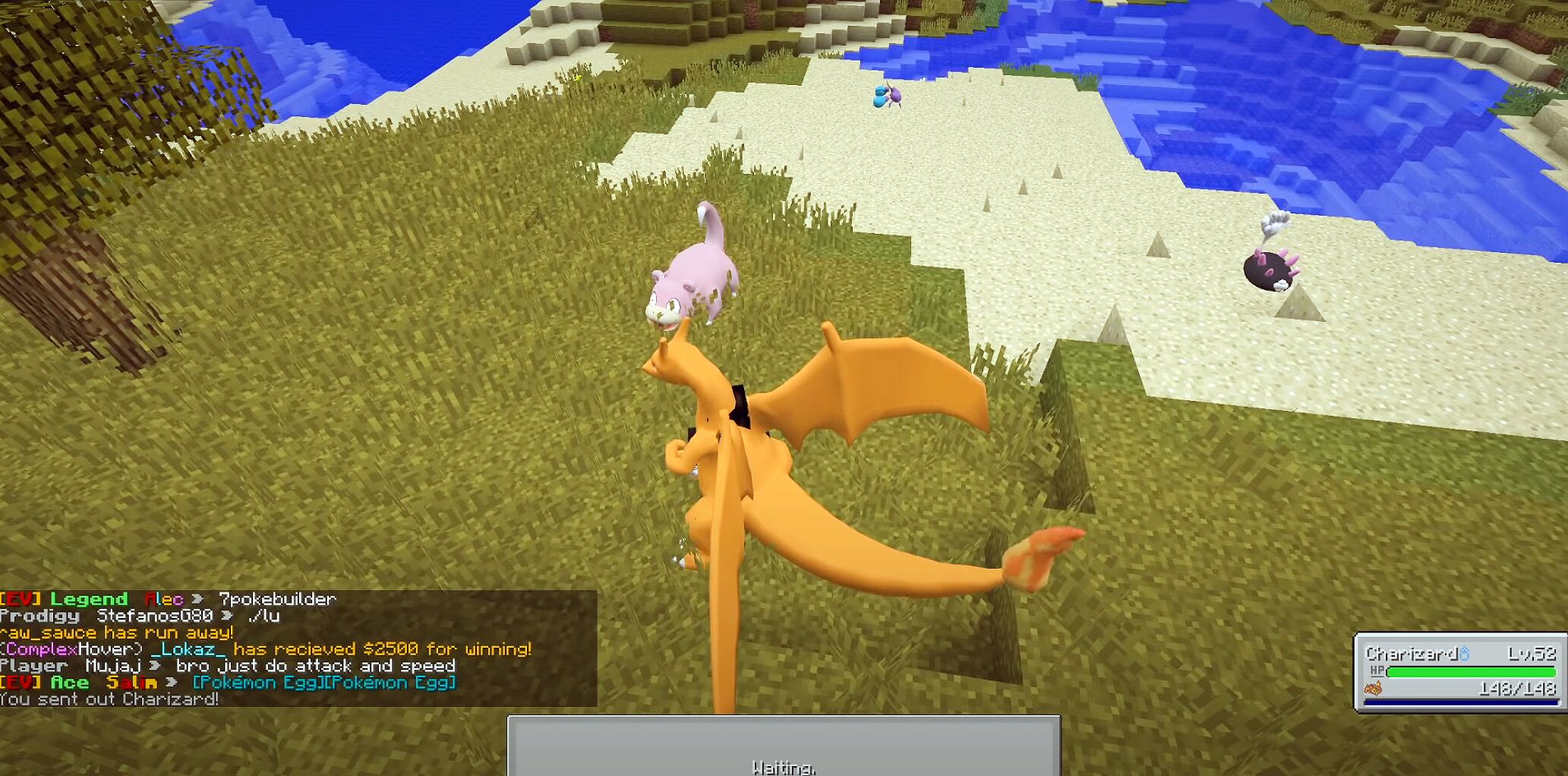
Task: Click the blue egg icon beside Charizard's name
Action: (1464, 653)
